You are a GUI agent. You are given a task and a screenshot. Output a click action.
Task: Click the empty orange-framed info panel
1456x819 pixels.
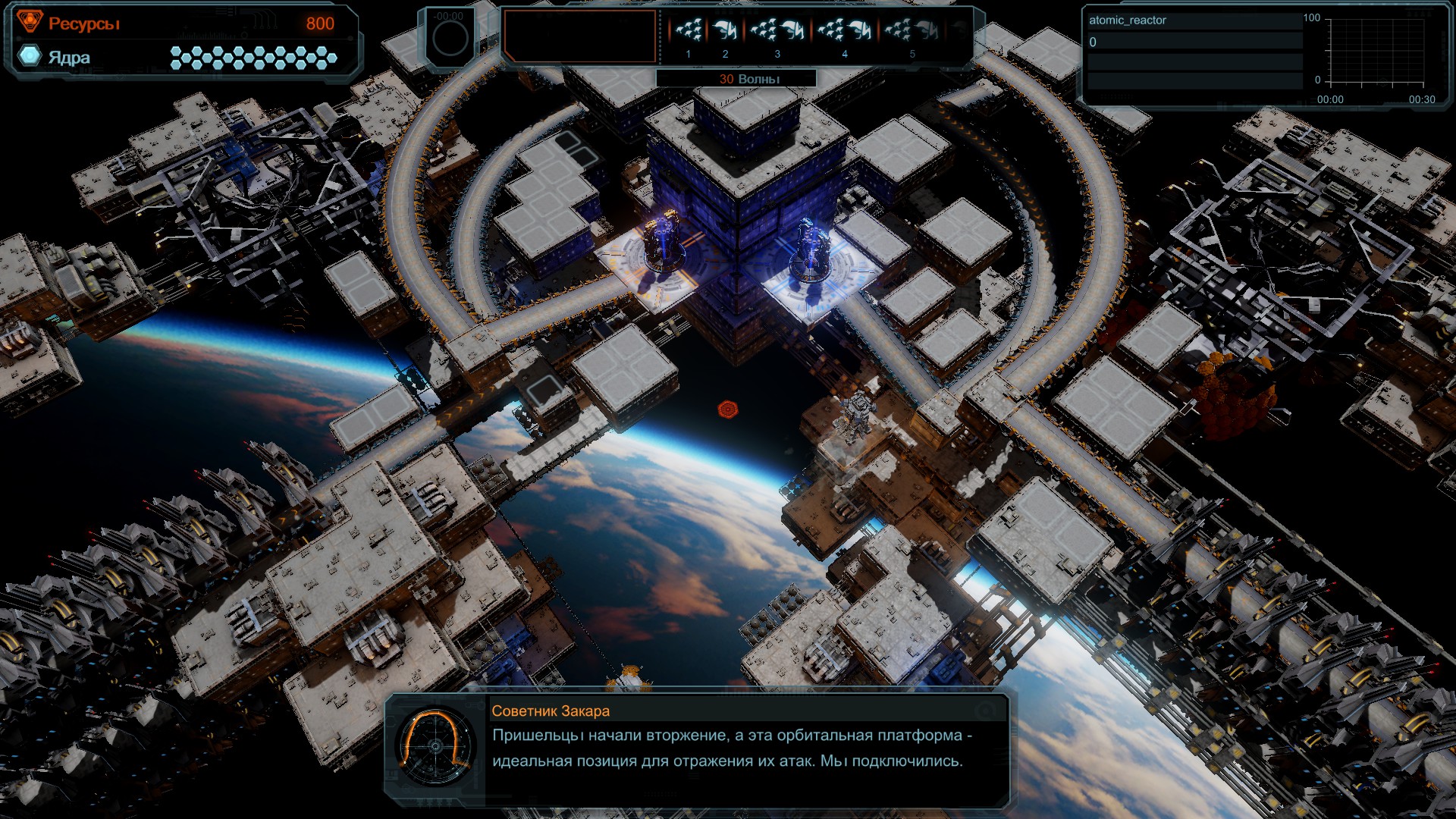580,36
